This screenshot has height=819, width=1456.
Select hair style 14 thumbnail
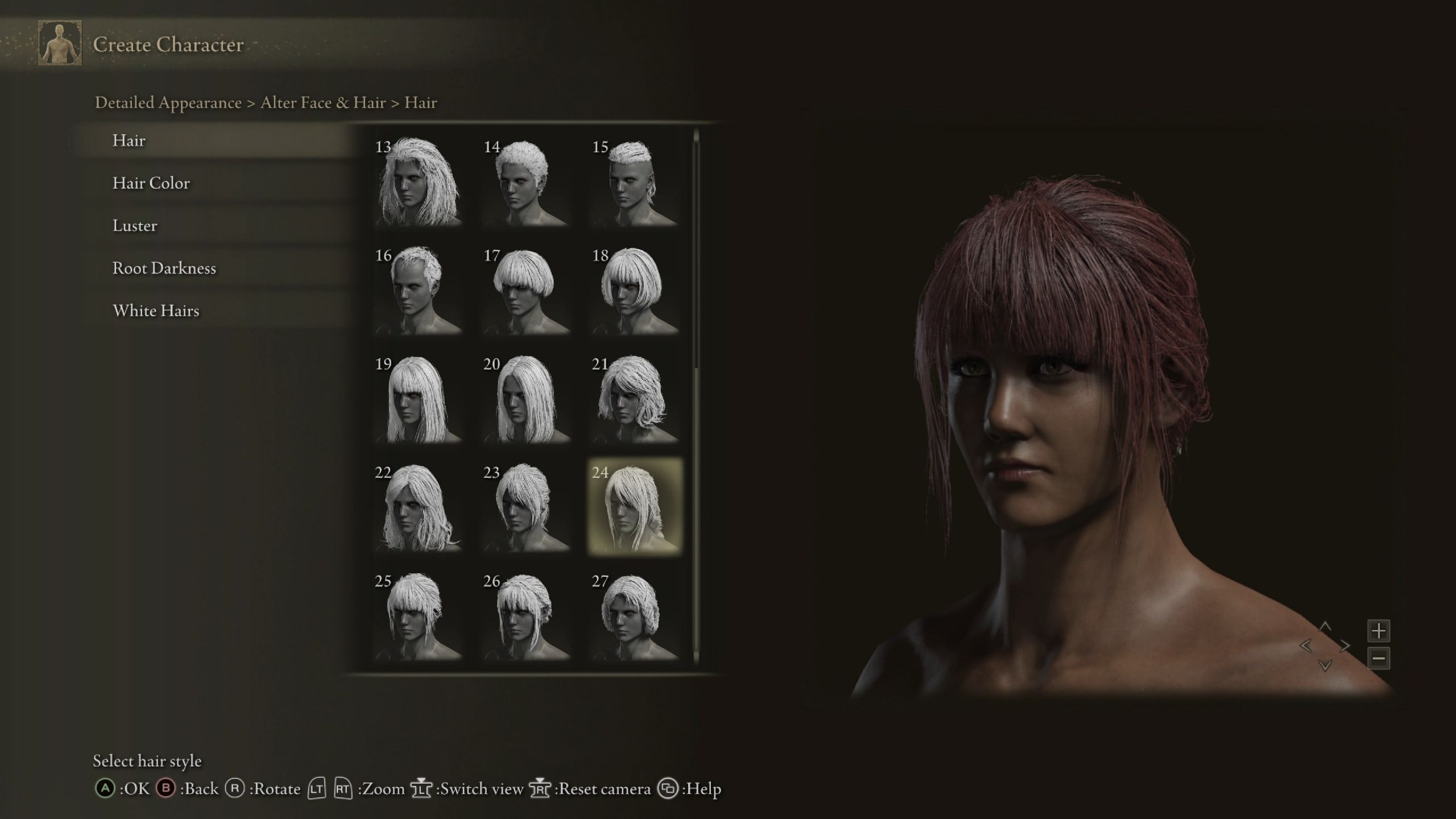tap(526, 181)
